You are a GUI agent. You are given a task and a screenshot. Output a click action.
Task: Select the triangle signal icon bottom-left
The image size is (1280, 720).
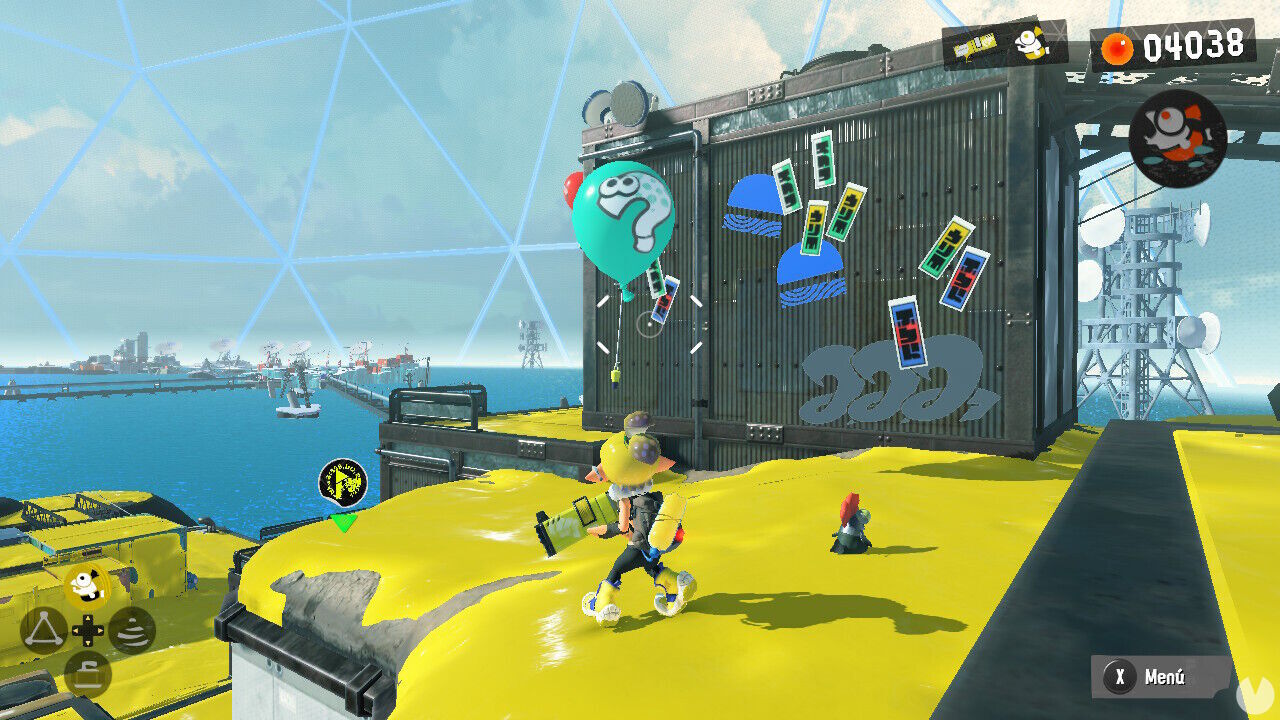(43, 630)
